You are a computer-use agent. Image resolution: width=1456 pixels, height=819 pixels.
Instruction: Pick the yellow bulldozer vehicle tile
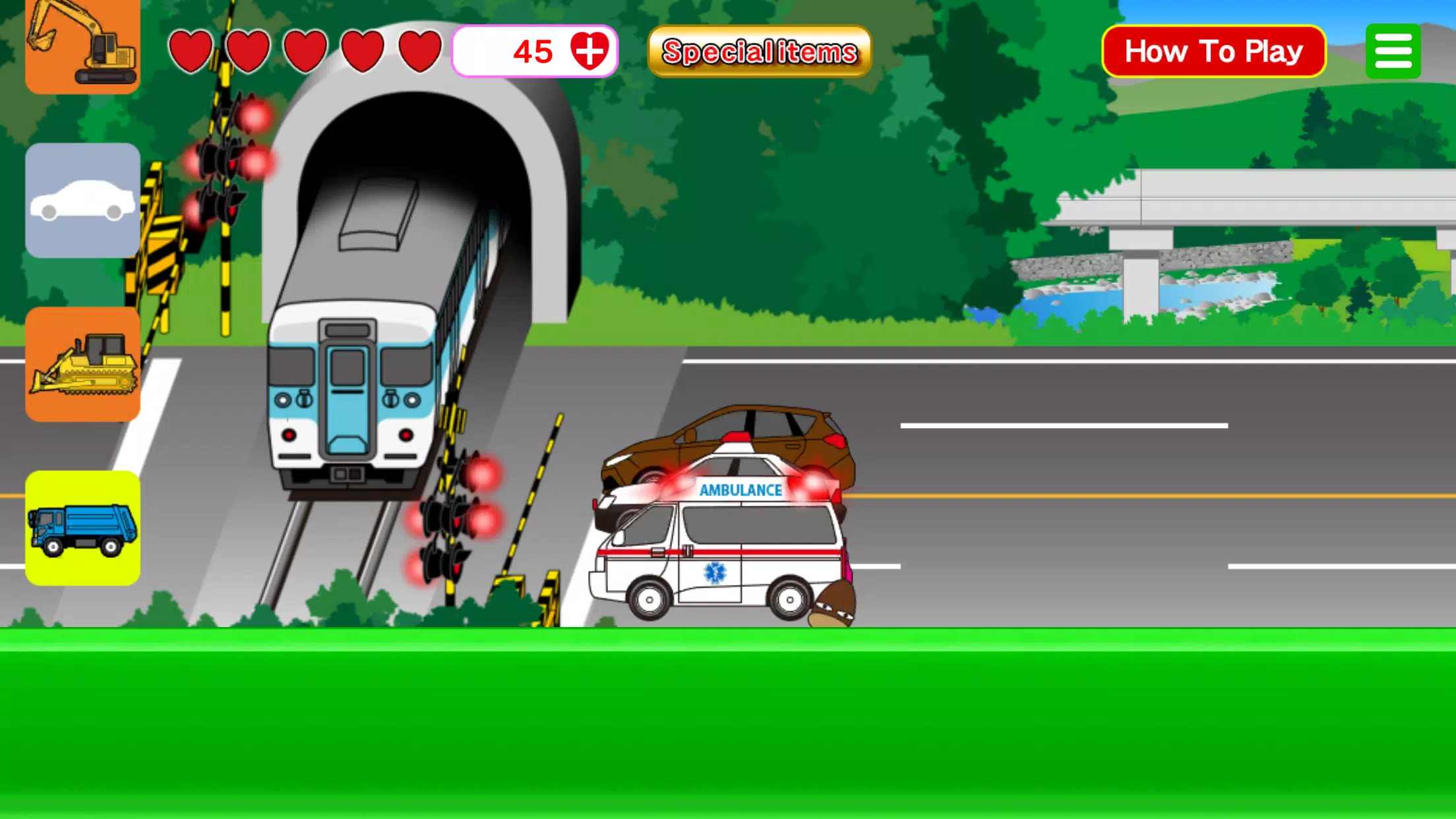point(82,364)
